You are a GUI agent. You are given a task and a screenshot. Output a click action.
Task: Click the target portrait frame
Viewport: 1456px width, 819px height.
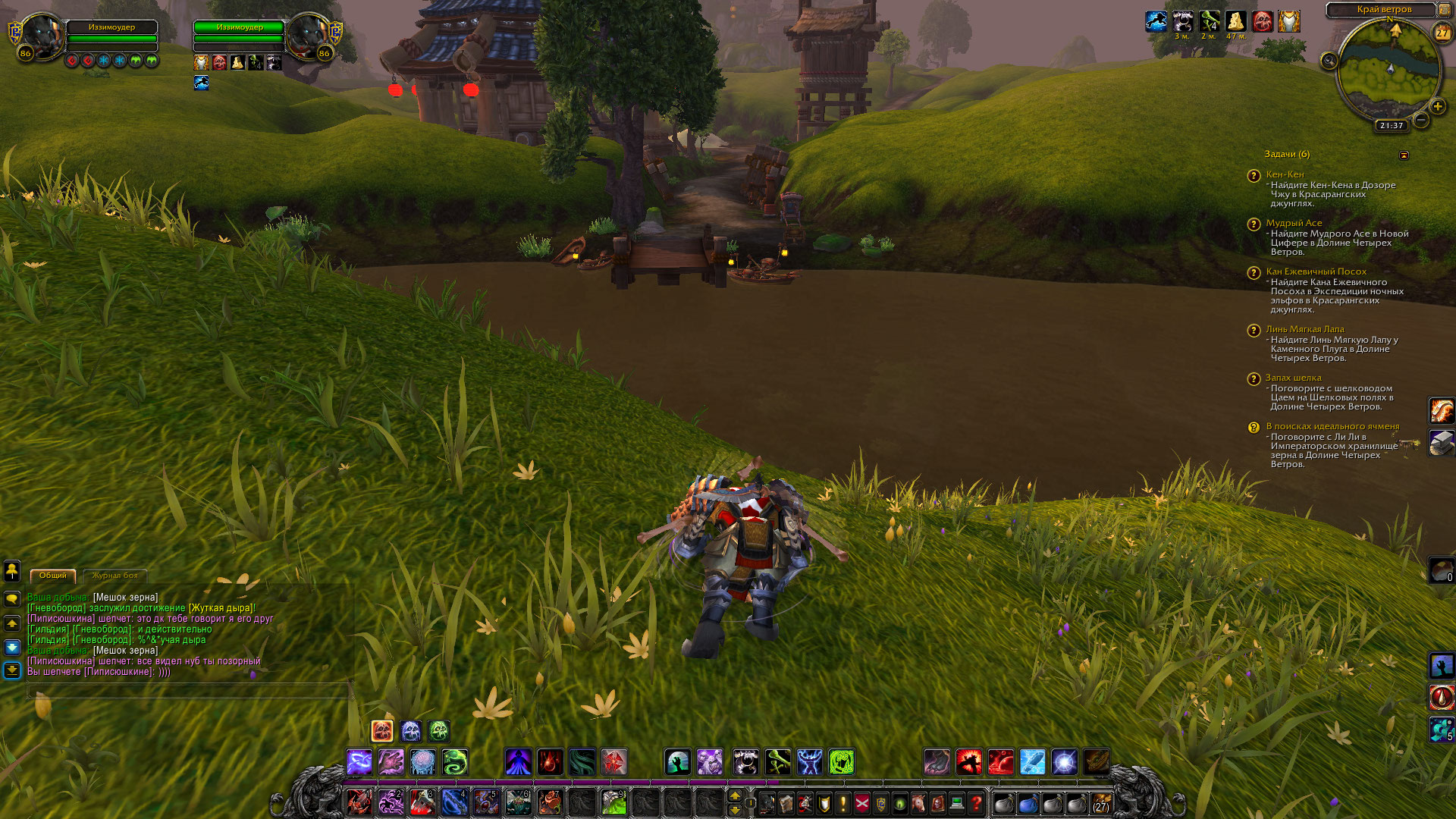tap(308, 36)
